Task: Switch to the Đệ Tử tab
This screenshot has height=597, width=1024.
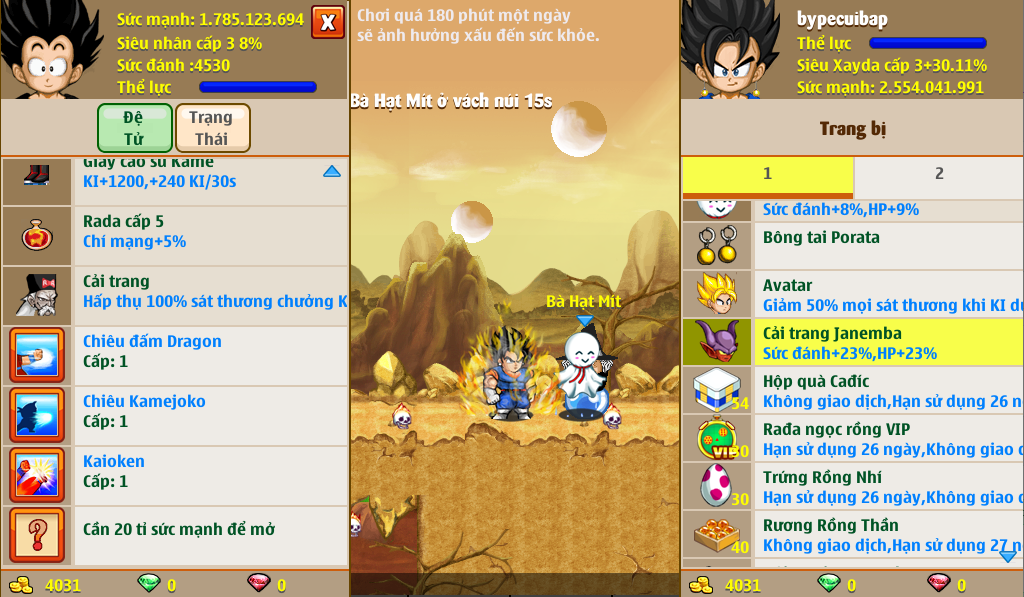Action: pyautogui.click(x=134, y=128)
